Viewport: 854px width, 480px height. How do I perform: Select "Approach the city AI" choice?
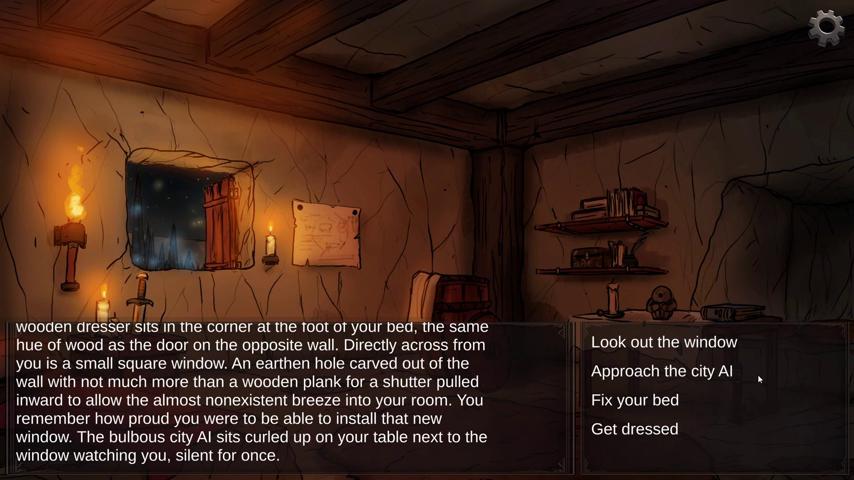point(662,371)
